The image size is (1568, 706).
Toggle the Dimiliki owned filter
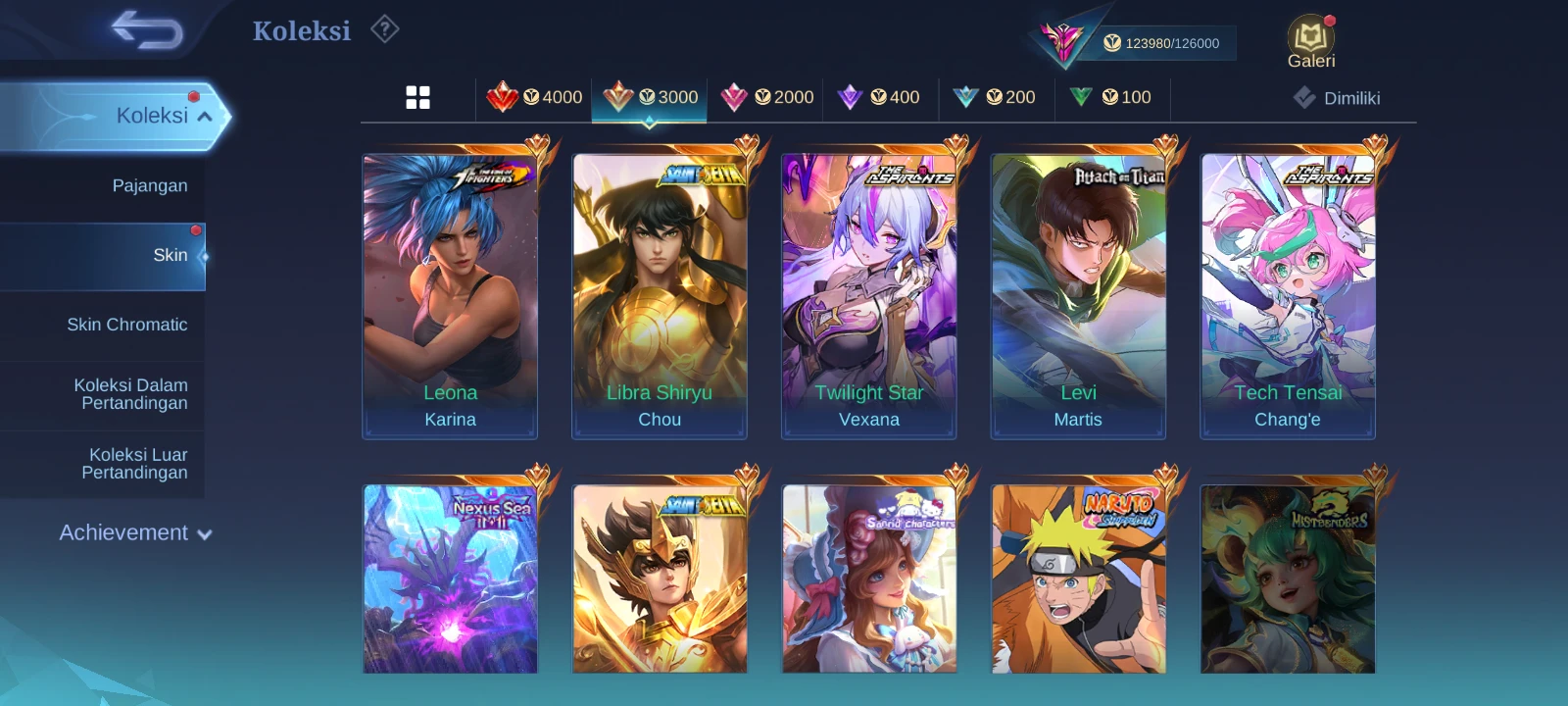pos(1337,98)
